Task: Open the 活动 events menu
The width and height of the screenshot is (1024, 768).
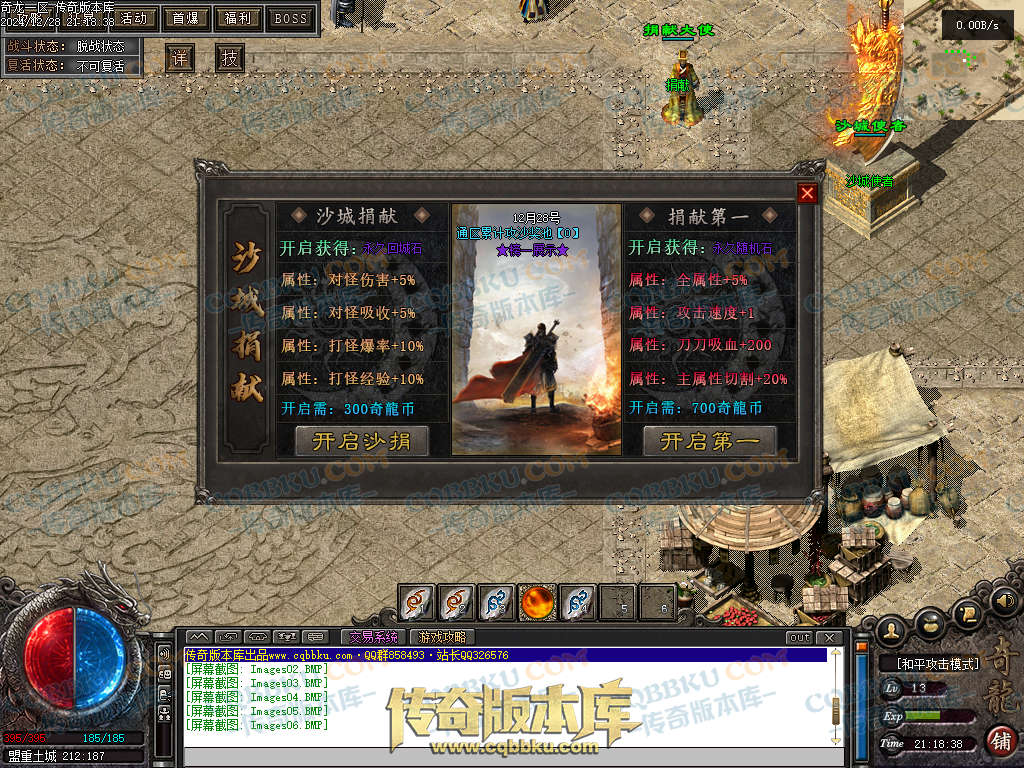Action: click(133, 18)
